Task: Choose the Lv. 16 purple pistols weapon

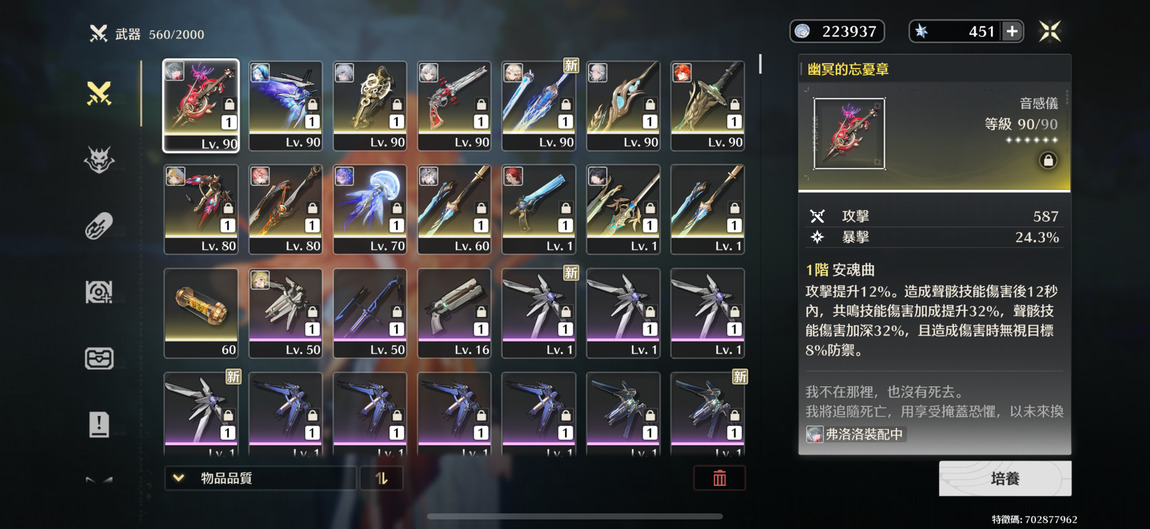Action: pyautogui.click(x=454, y=312)
